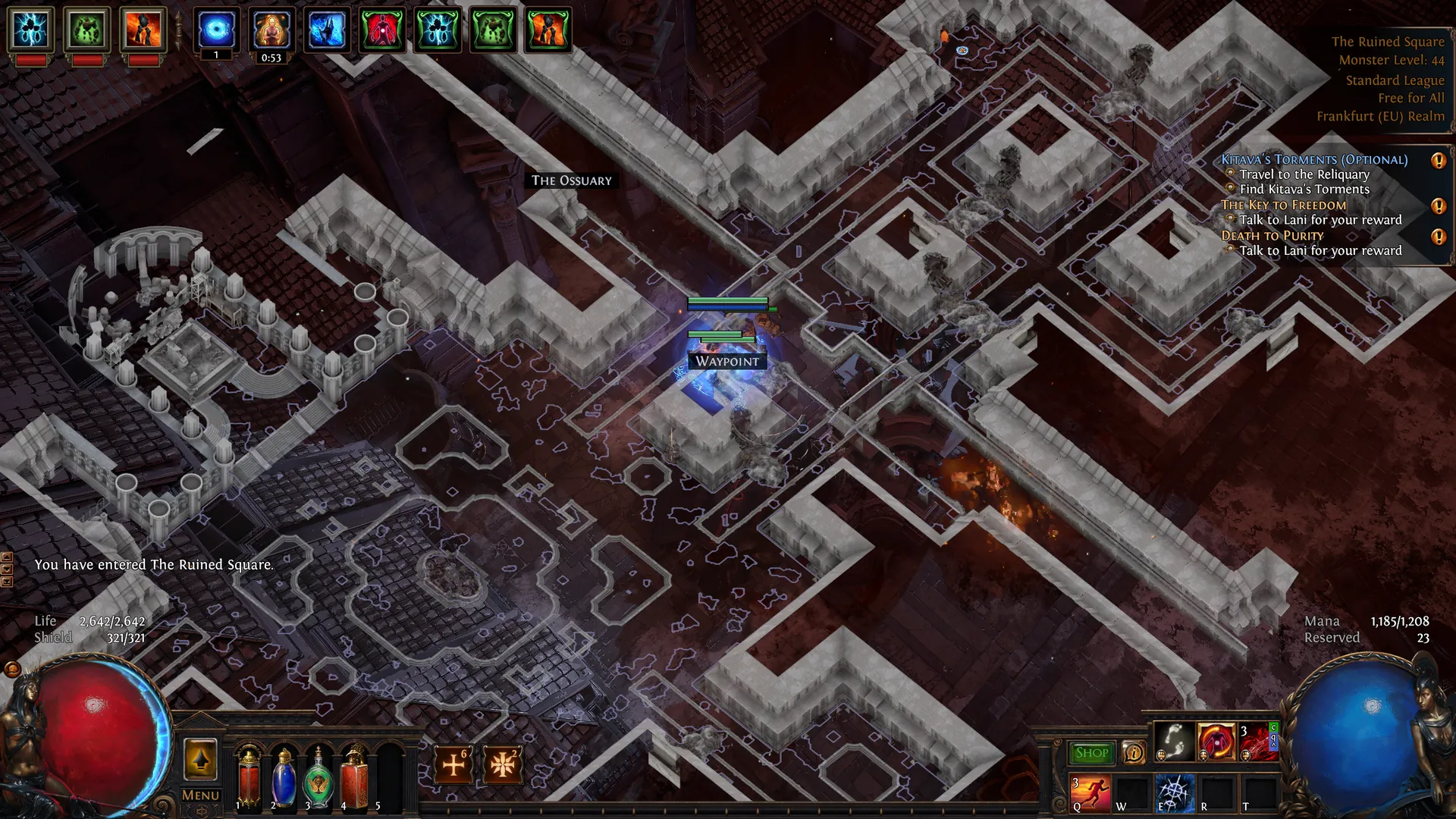Expand the Kitava's Torments quest entry
Image resolution: width=1456 pixels, height=819 pixels.
(x=1314, y=159)
